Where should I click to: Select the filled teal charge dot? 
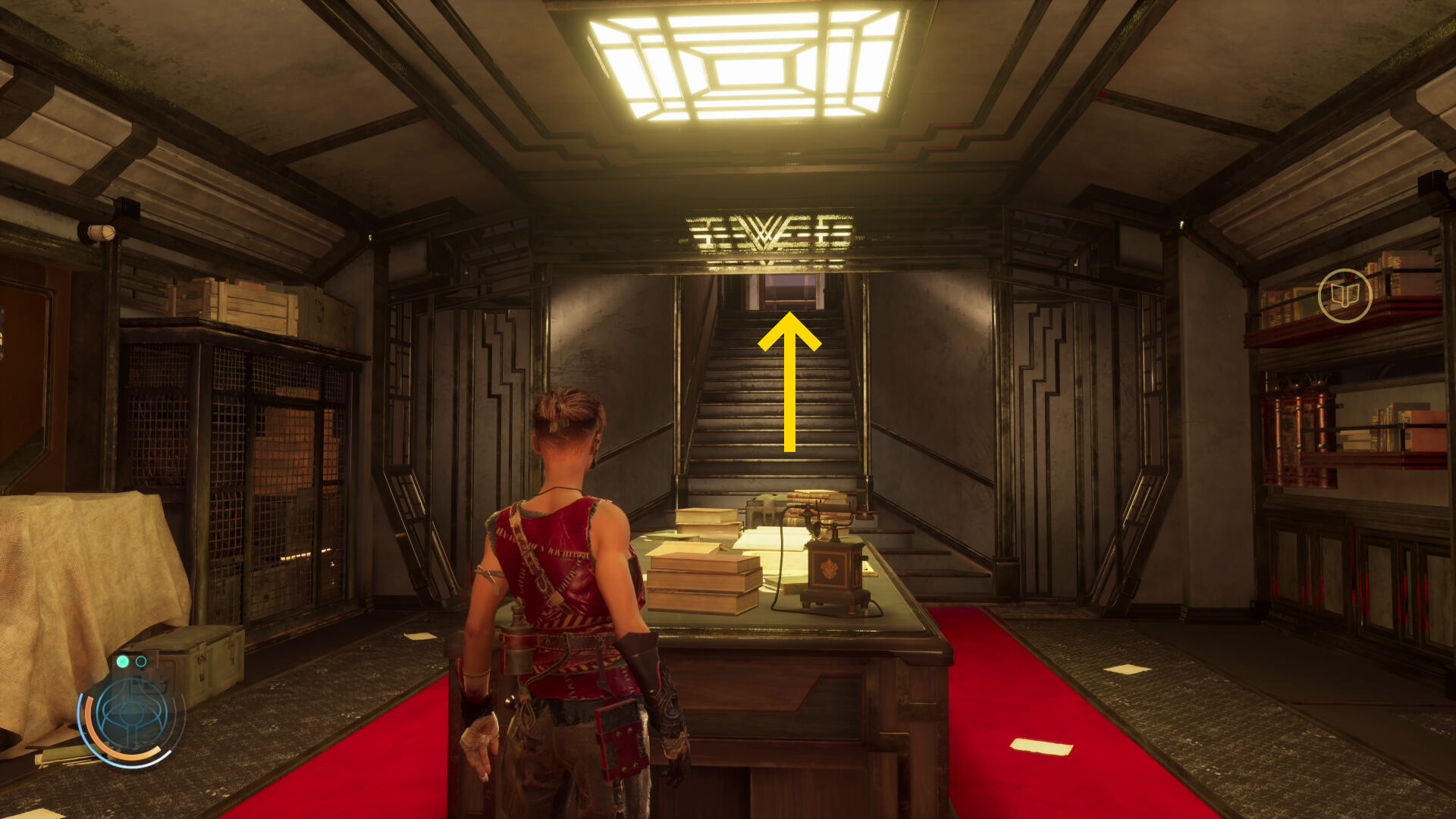coord(123,662)
